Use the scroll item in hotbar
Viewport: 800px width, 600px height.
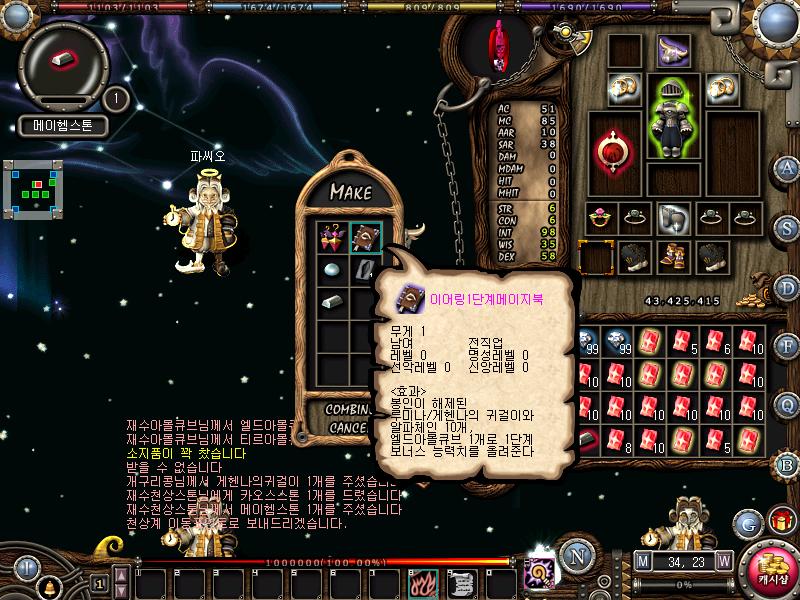pos(459,580)
